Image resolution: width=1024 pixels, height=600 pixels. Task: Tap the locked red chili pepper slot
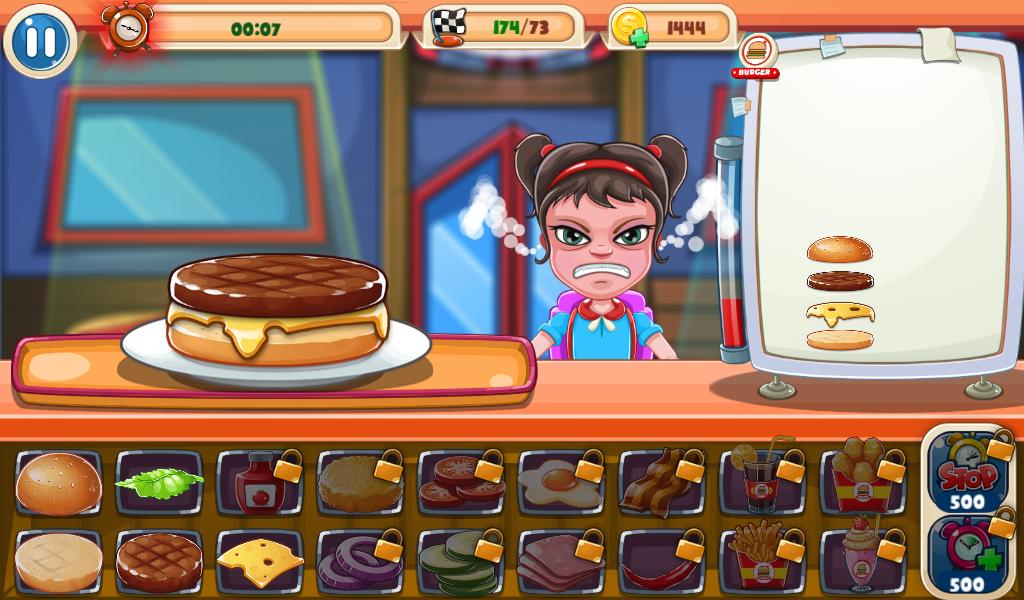661,562
